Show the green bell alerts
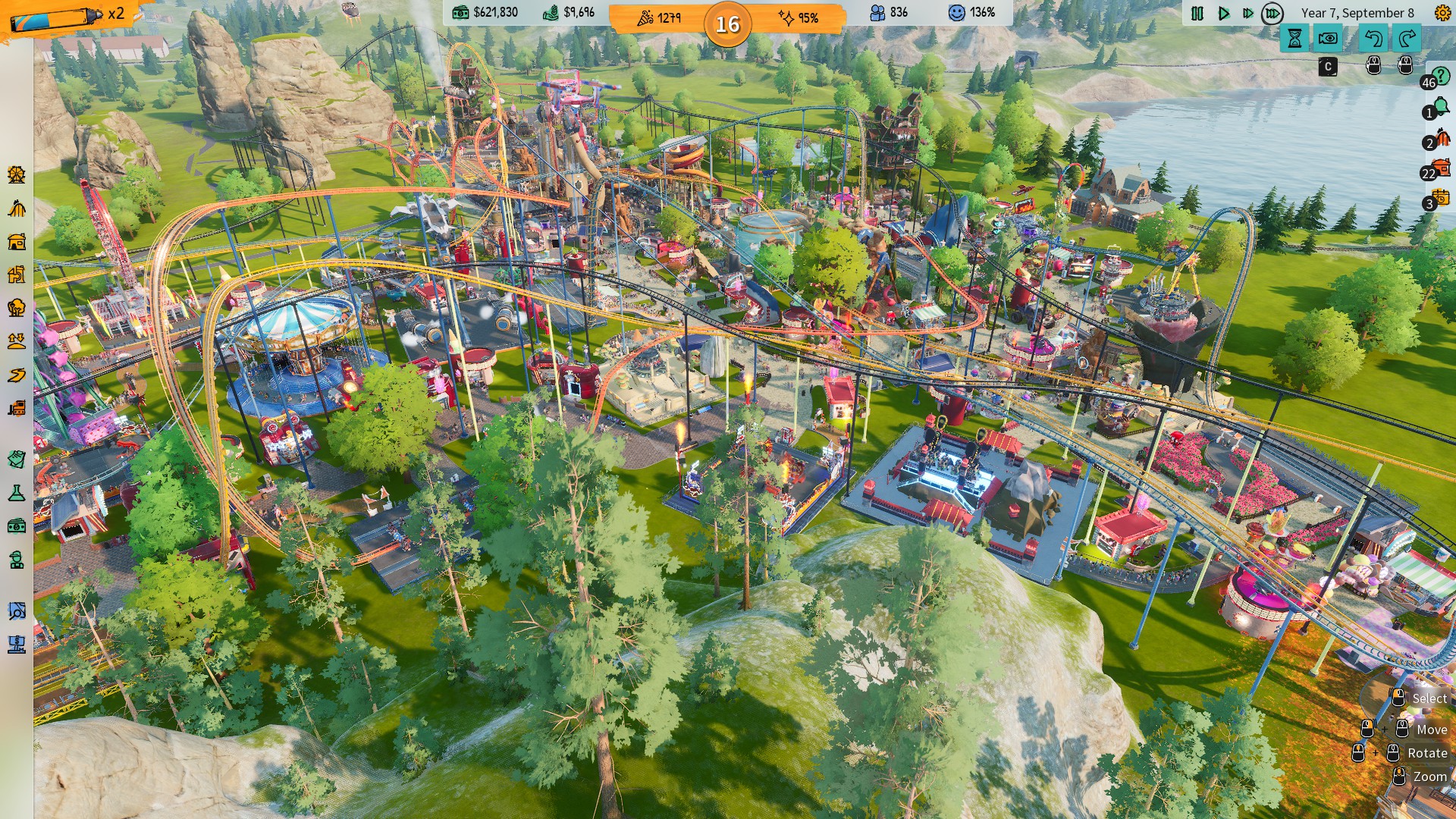This screenshot has height=819, width=1456. point(1439,109)
